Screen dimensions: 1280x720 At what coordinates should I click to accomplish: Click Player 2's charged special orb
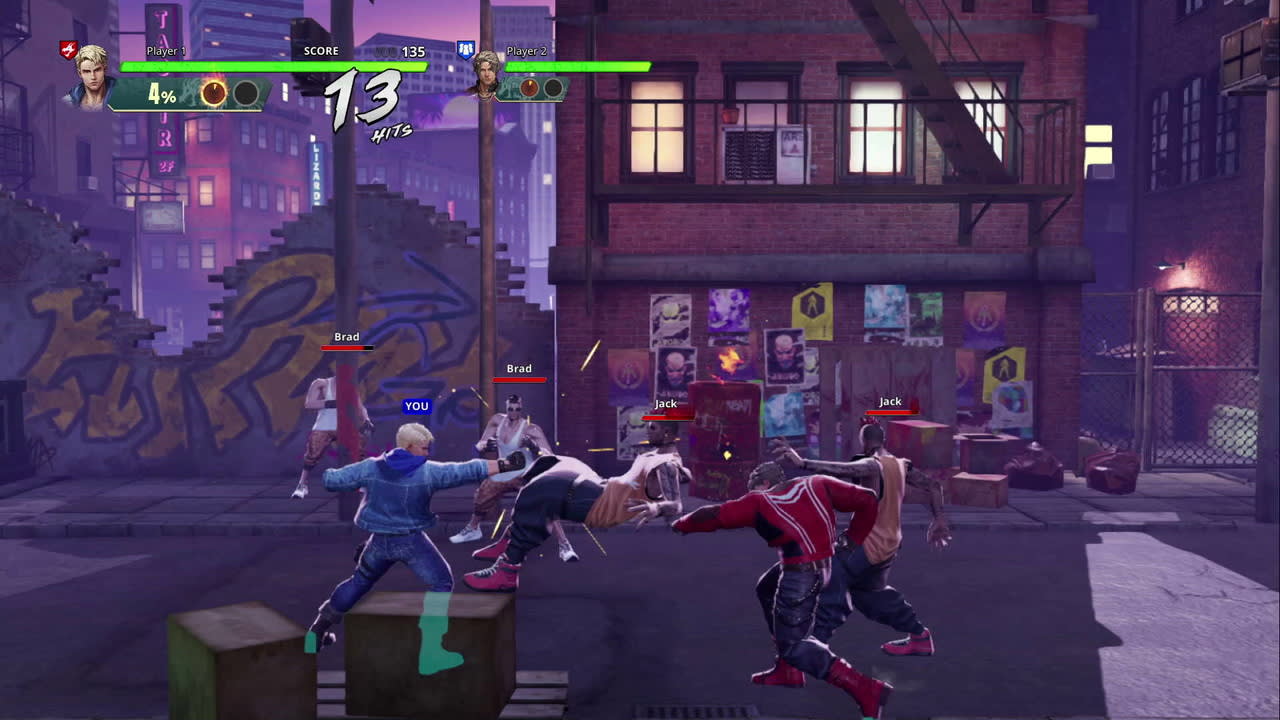pos(527,87)
